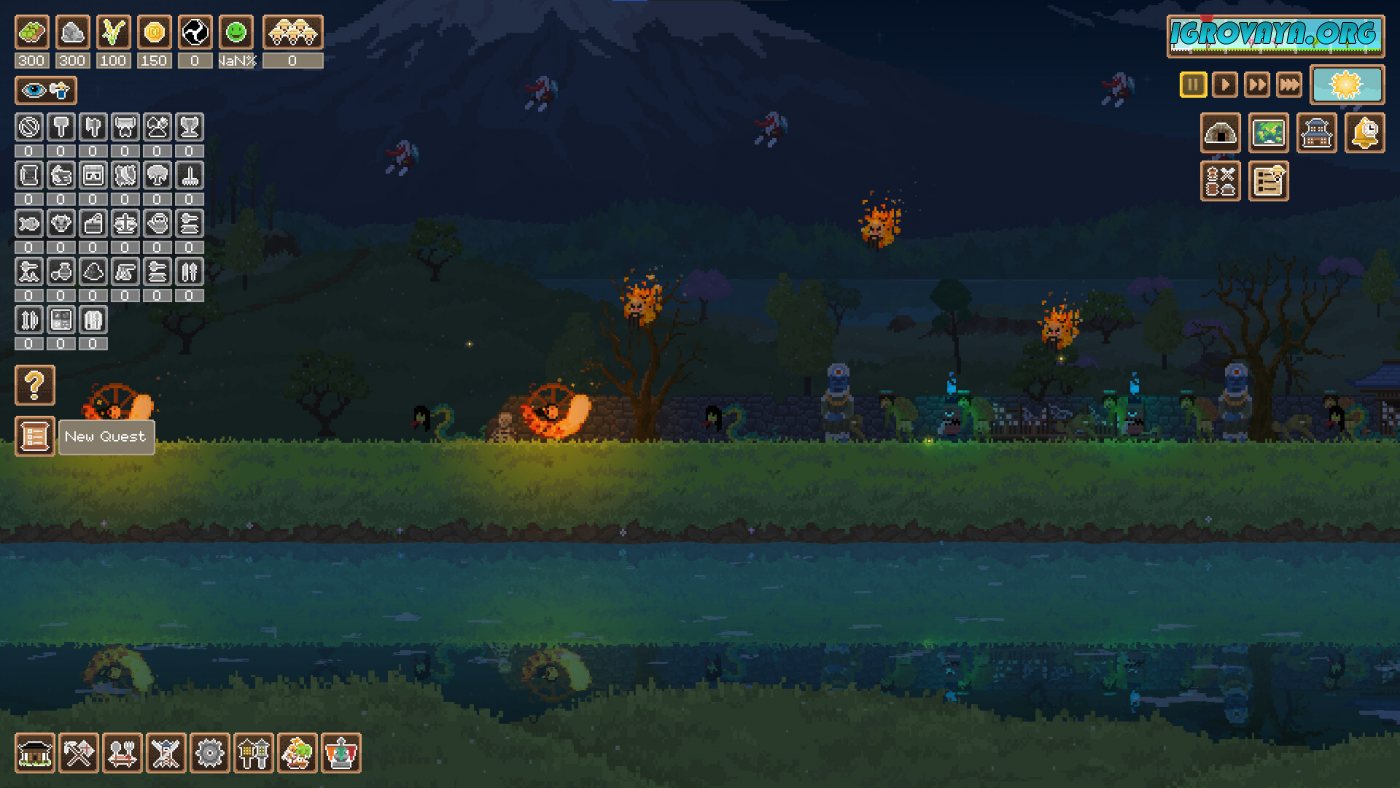1400x788 pixels.
Task: Select the pickaxe and axe build category
Action: coord(79,753)
